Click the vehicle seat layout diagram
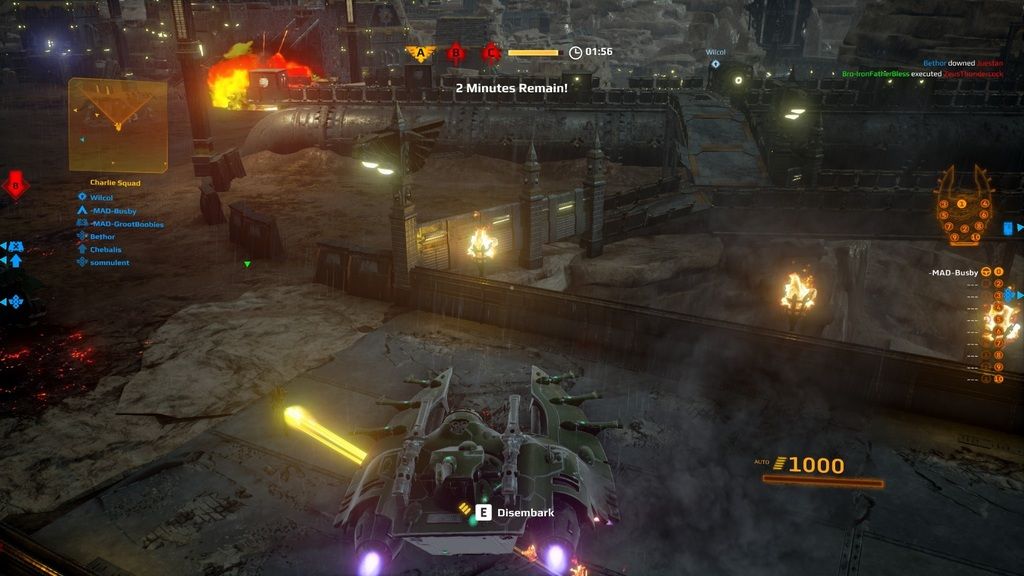Screen dimensions: 1024x576 [964, 207]
